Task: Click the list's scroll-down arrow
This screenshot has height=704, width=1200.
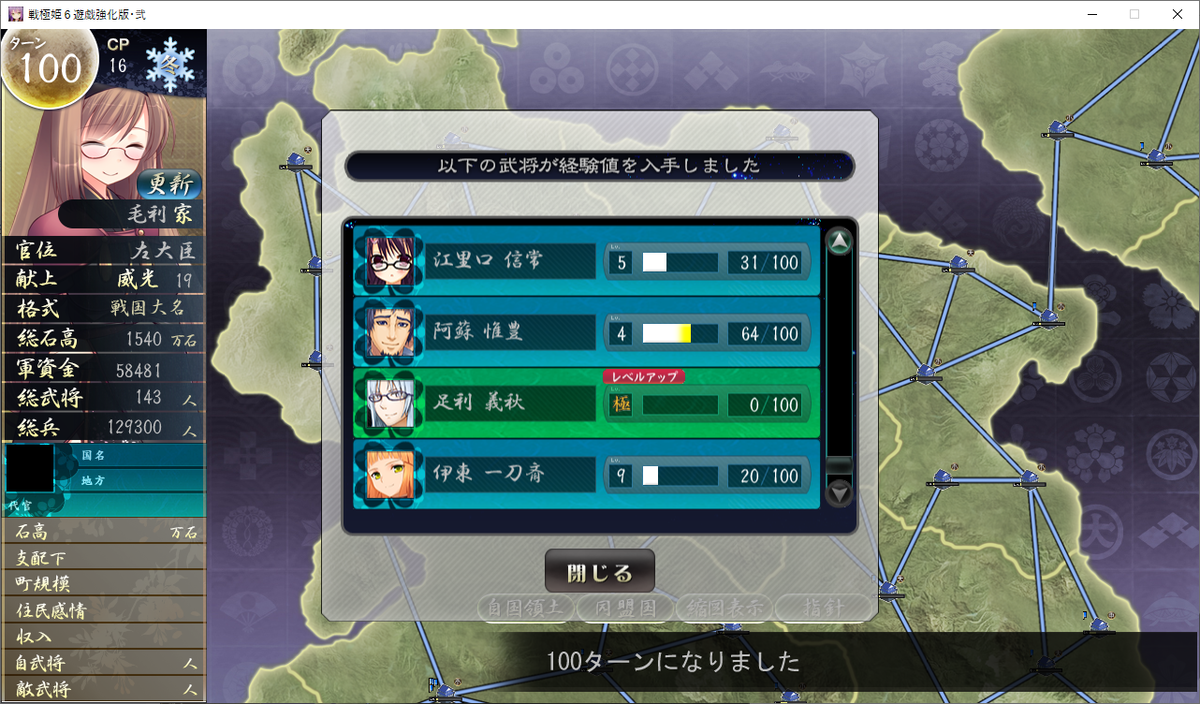Action: (x=840, y=492)
